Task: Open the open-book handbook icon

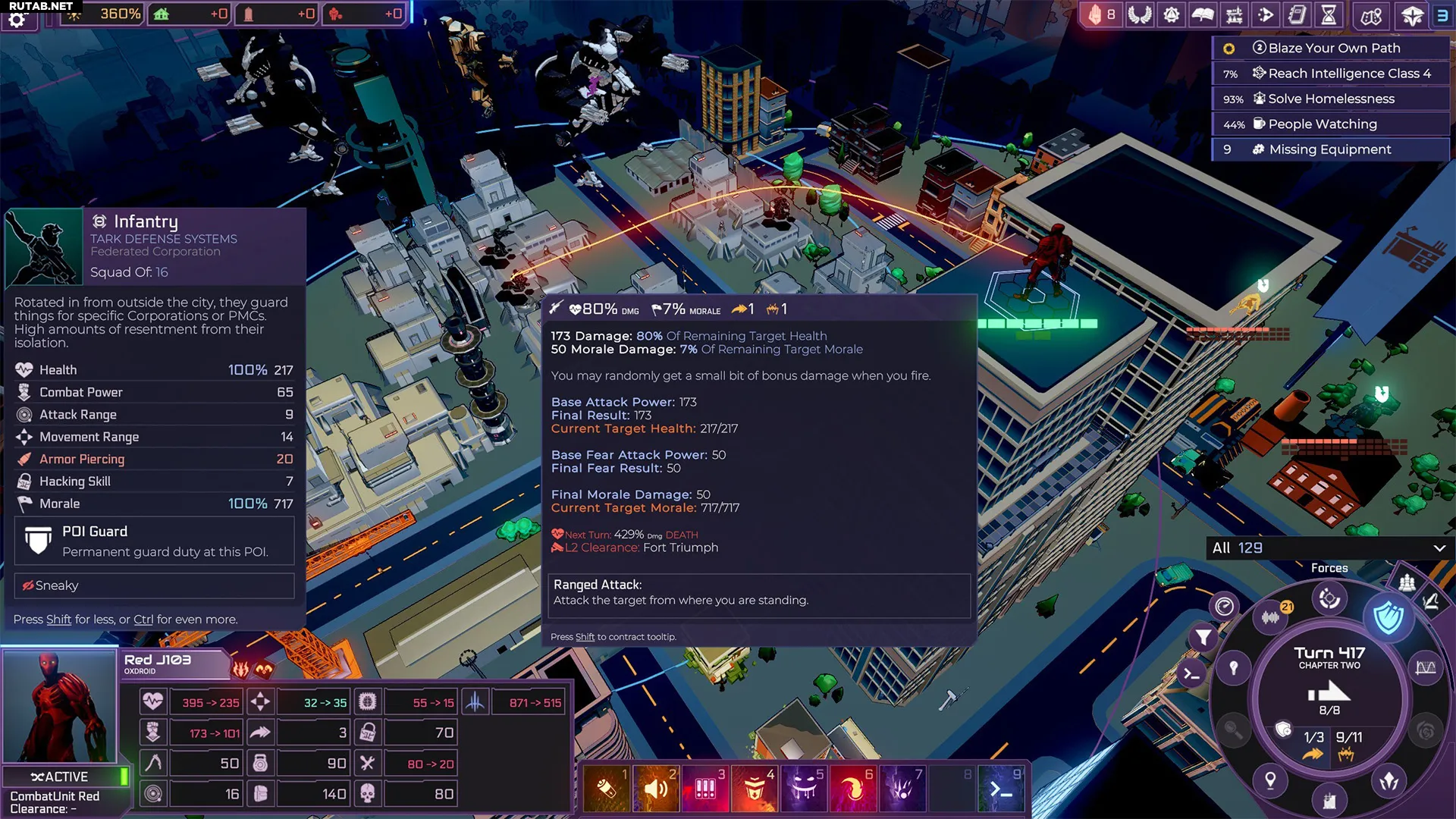Action: [1203, 15]
